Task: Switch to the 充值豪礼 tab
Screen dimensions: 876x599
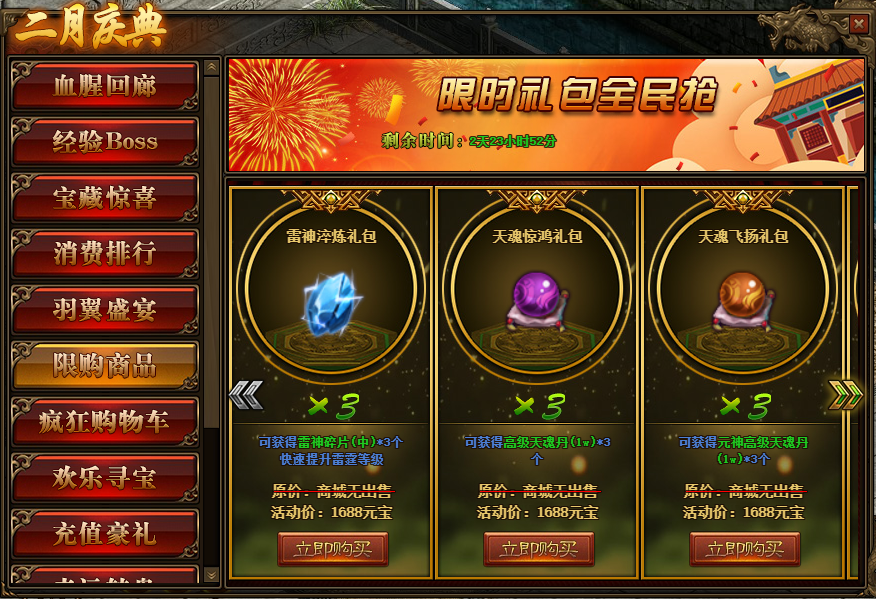Action: (x=105, y=534)
